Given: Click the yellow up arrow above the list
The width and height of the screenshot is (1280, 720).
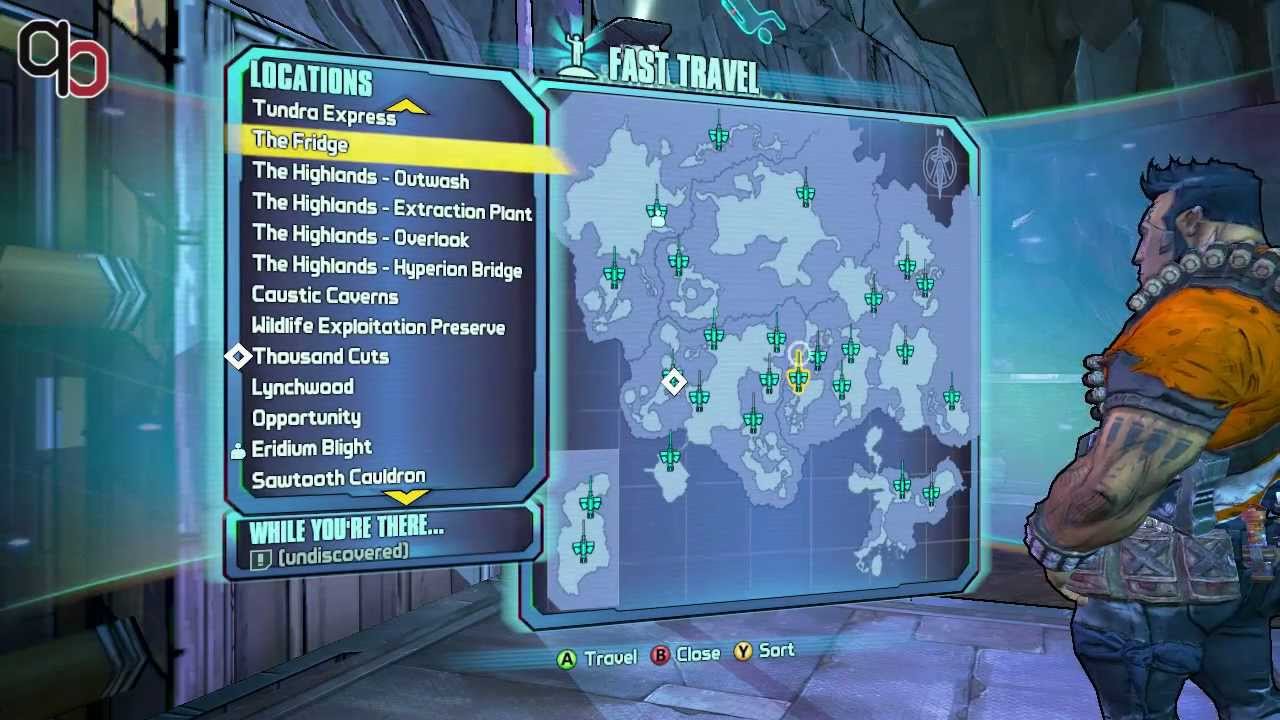Looking at the screenshot, I should 406,106.
